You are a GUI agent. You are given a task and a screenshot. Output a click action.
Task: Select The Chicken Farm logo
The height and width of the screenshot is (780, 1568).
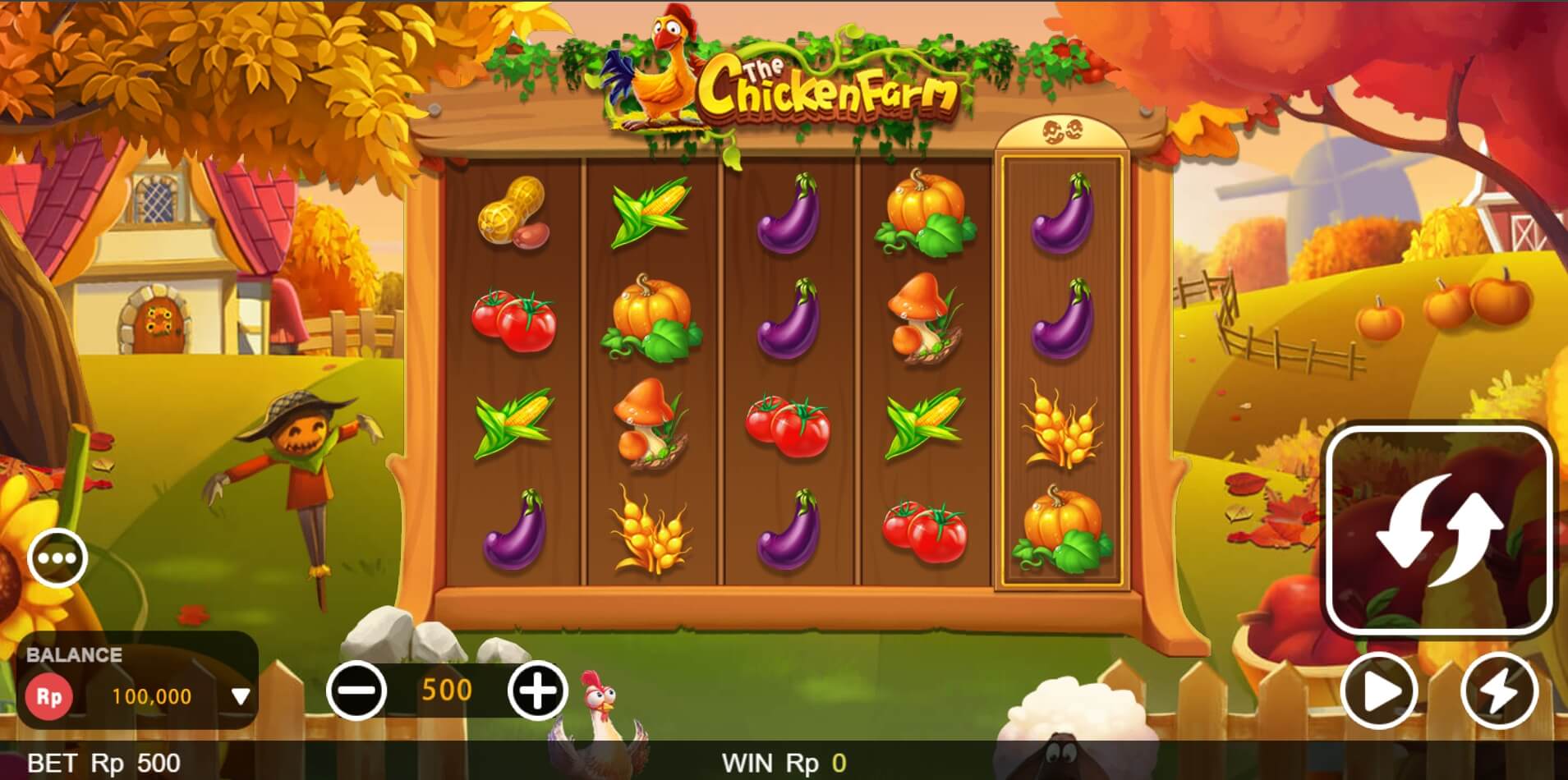[825, 86]
